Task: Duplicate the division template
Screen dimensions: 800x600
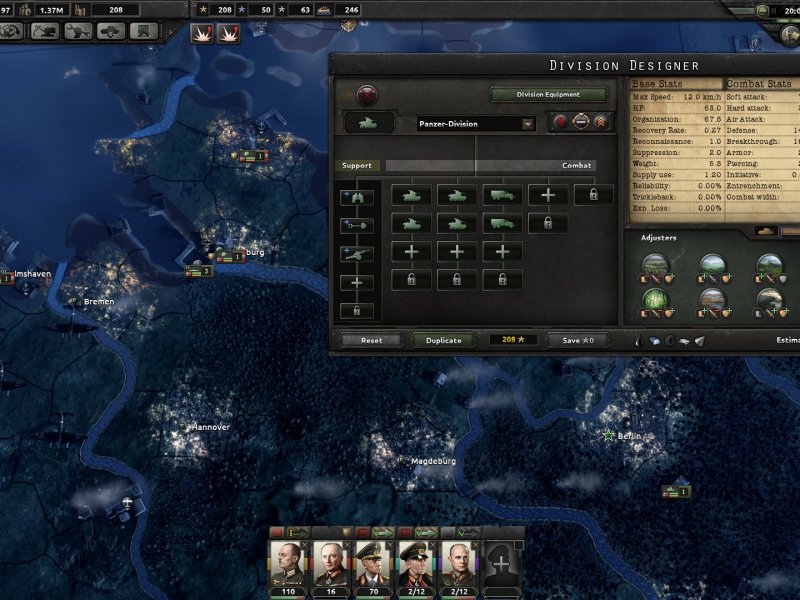Action: 443,340
